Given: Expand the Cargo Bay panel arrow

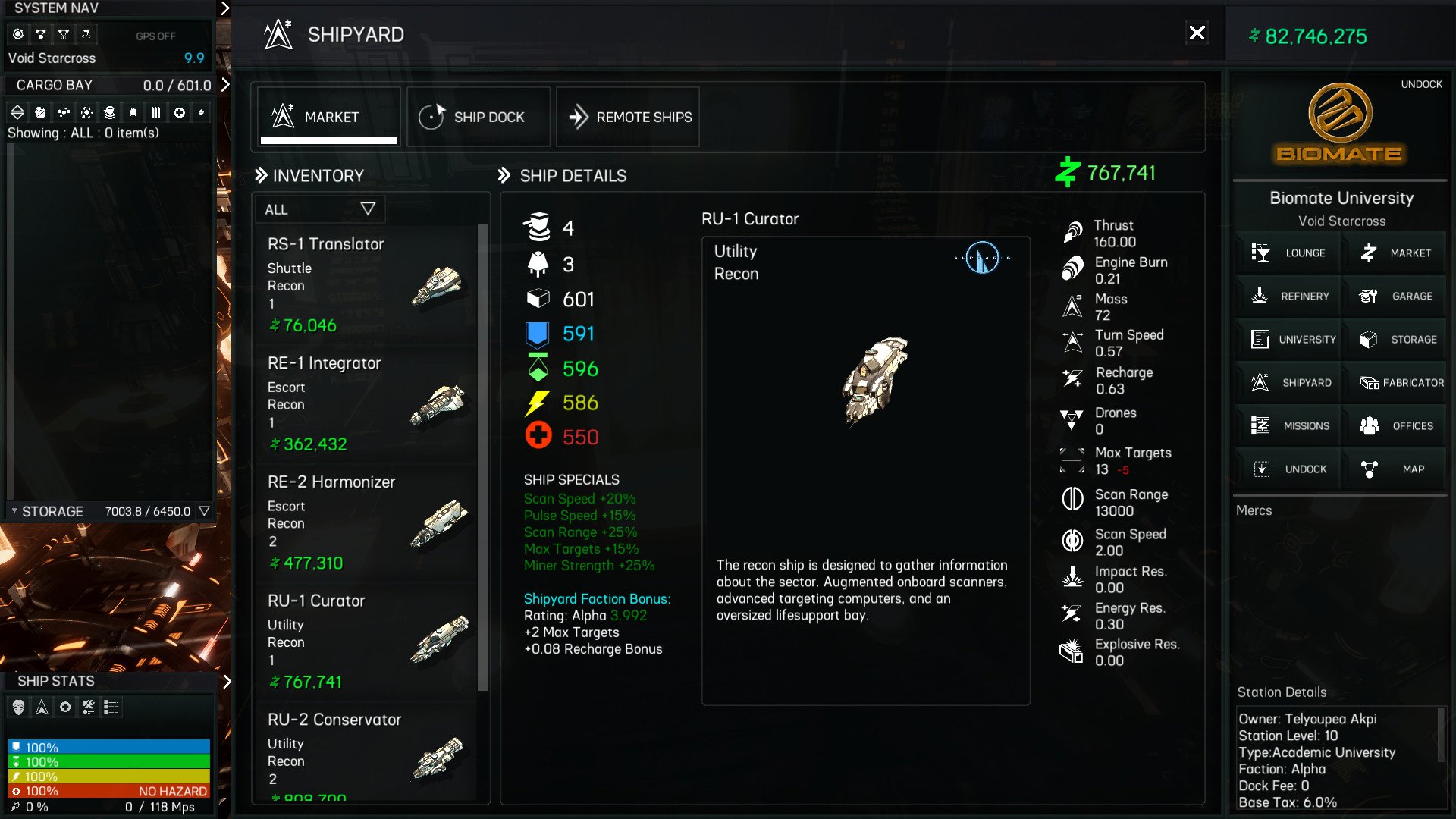Looking at the screenshot, I should click(224, 85).
